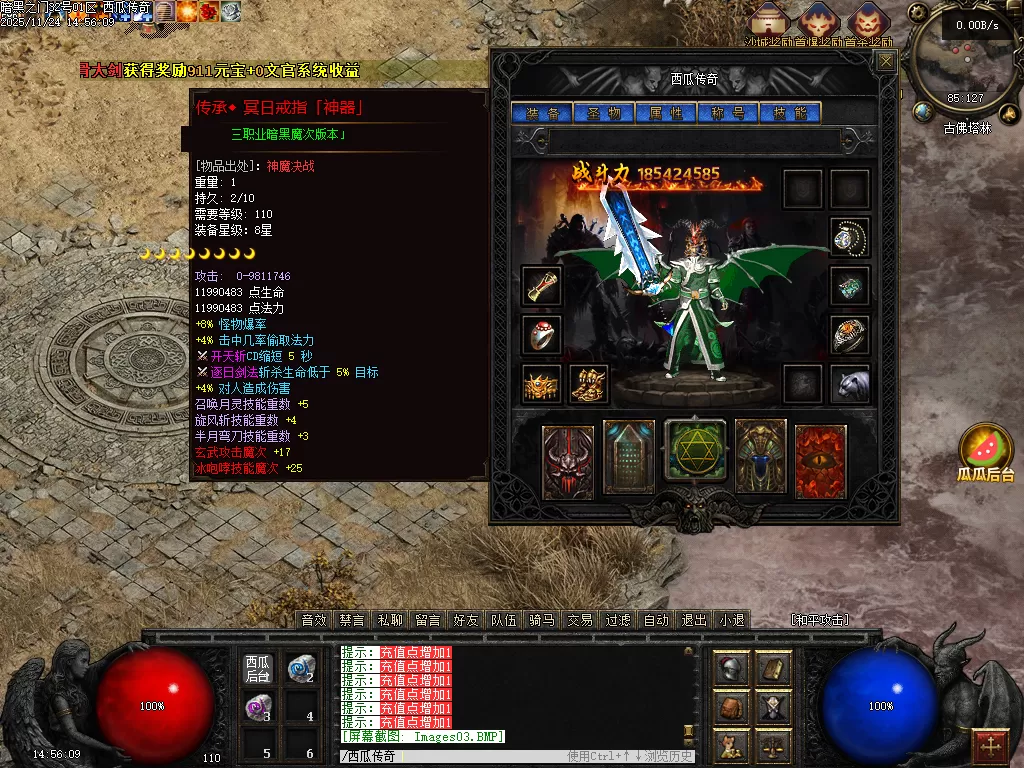Select the white panther mount slot

pos(850,384)
